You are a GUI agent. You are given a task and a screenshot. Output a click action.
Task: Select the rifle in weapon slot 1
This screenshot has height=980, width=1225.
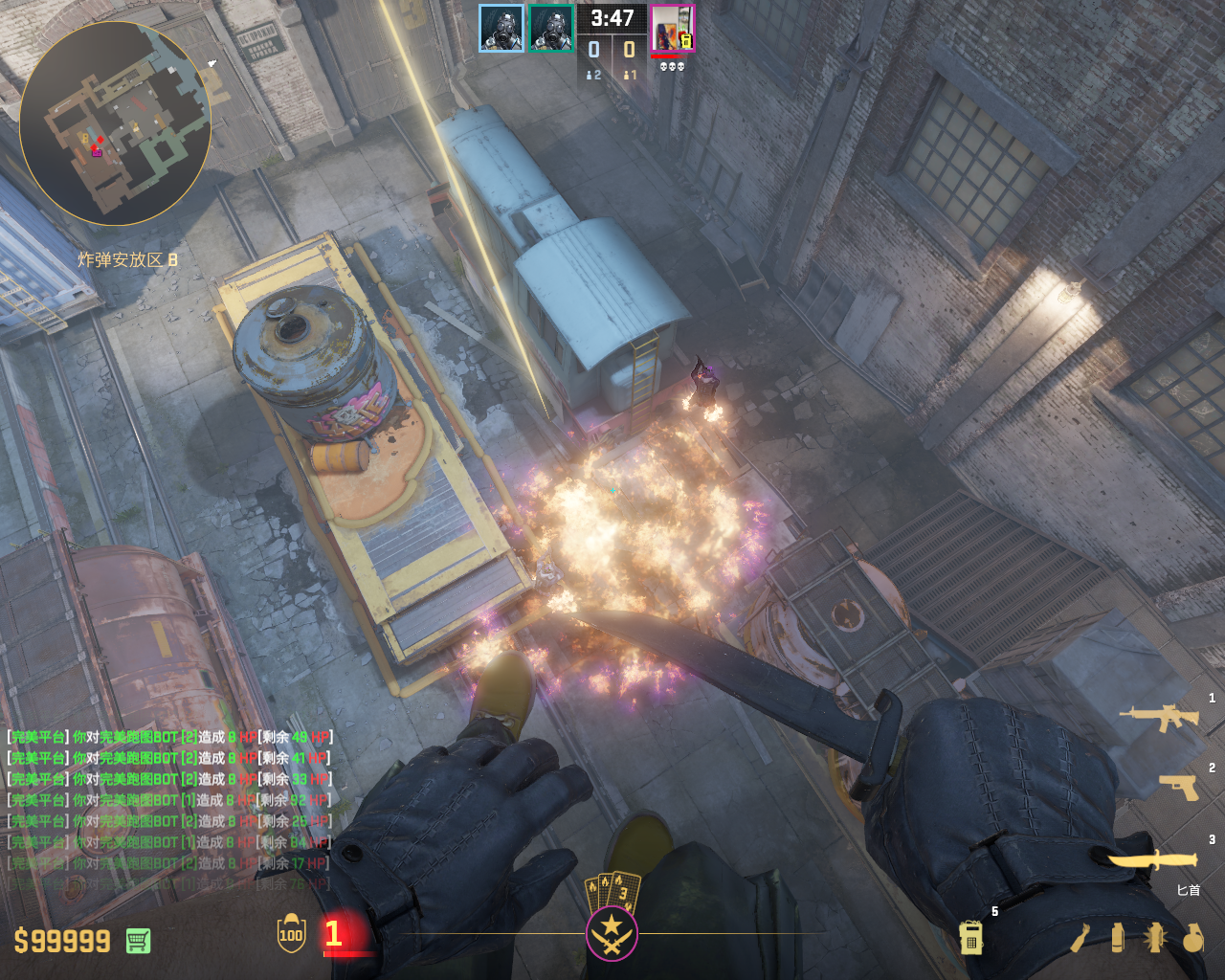coord(1159,716)
